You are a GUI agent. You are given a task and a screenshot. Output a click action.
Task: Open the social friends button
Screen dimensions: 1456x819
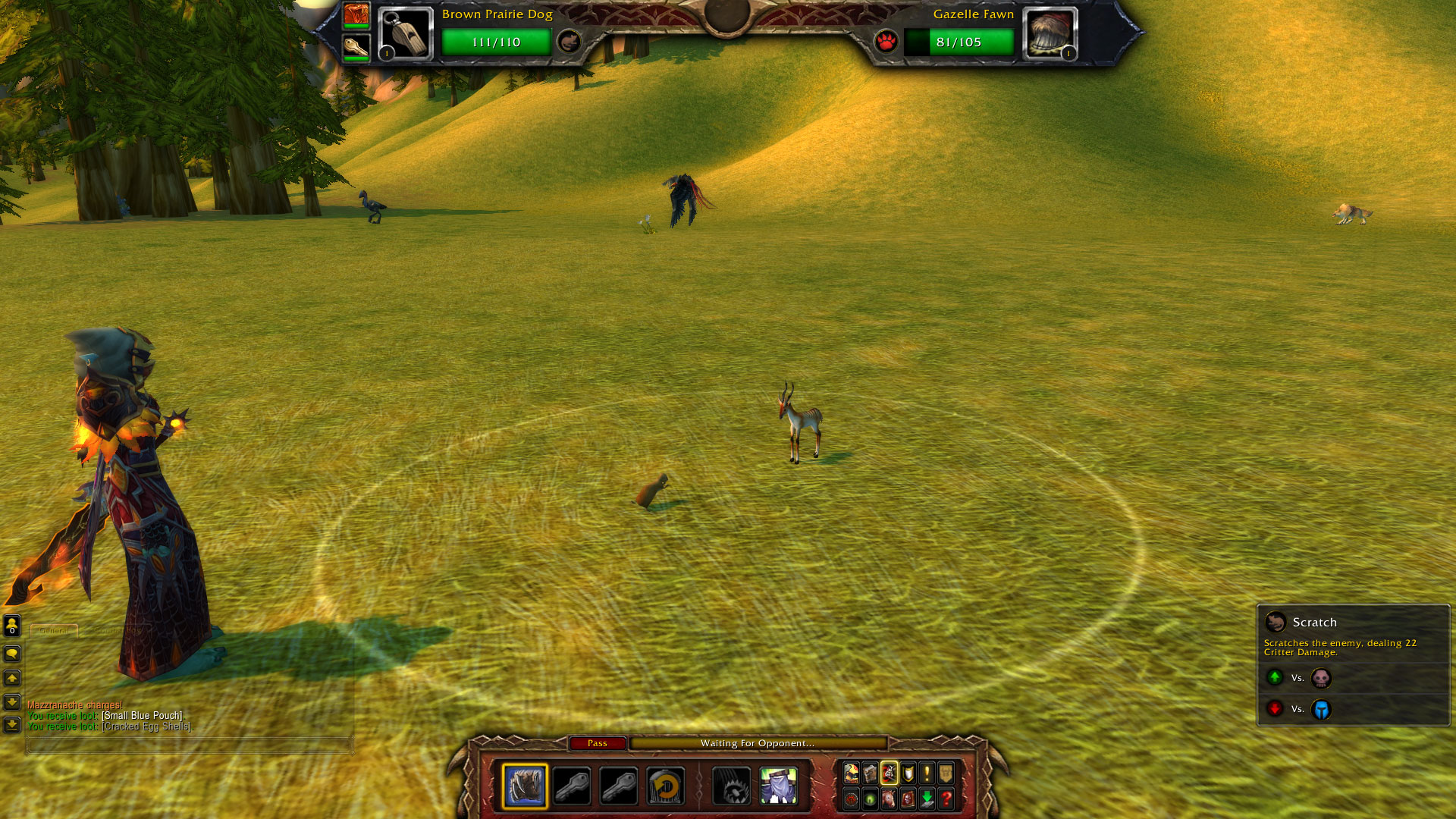12,625
